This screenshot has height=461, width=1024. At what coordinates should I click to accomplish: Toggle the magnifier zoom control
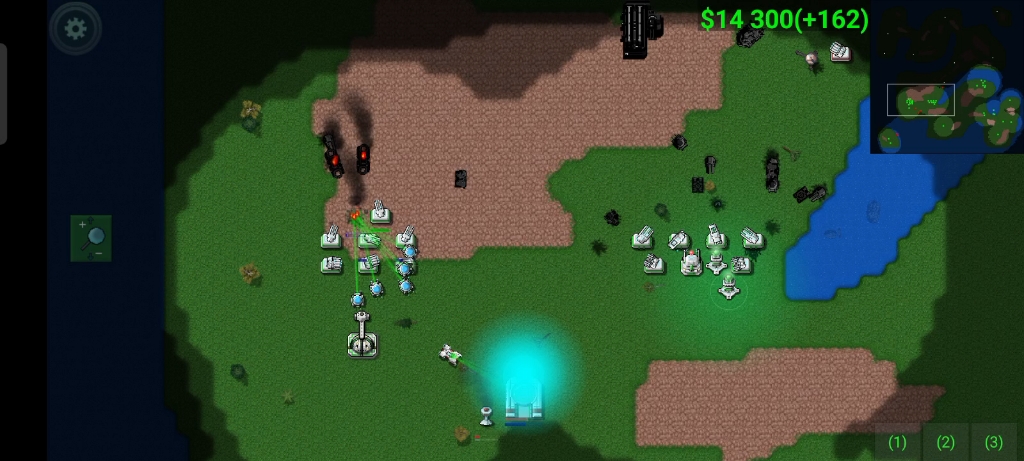click(91, 238)
